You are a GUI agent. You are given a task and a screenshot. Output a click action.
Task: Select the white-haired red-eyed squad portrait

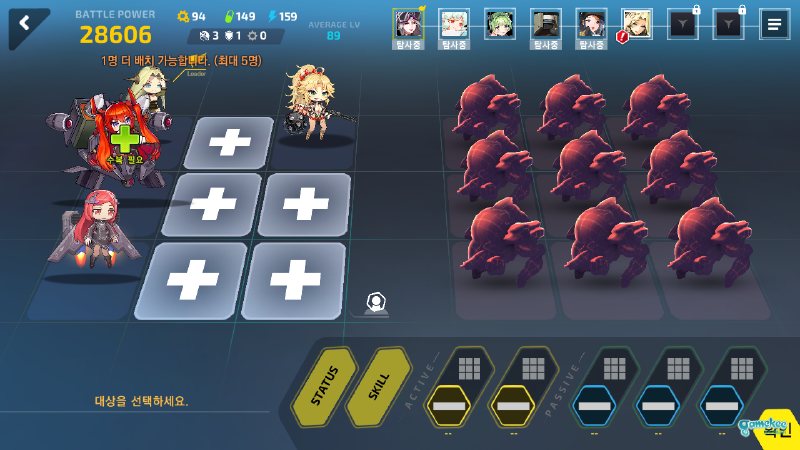click(x=454, y=23)
